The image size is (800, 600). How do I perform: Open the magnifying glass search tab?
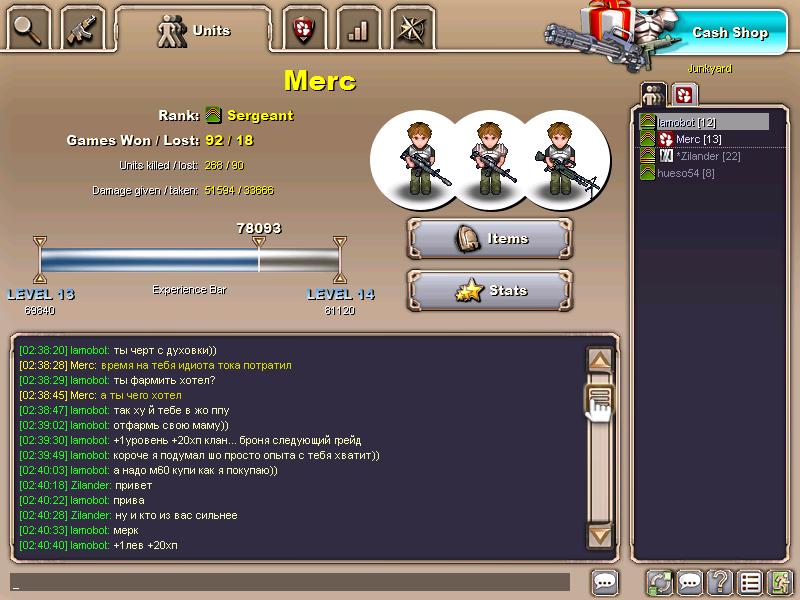[28, 28]
